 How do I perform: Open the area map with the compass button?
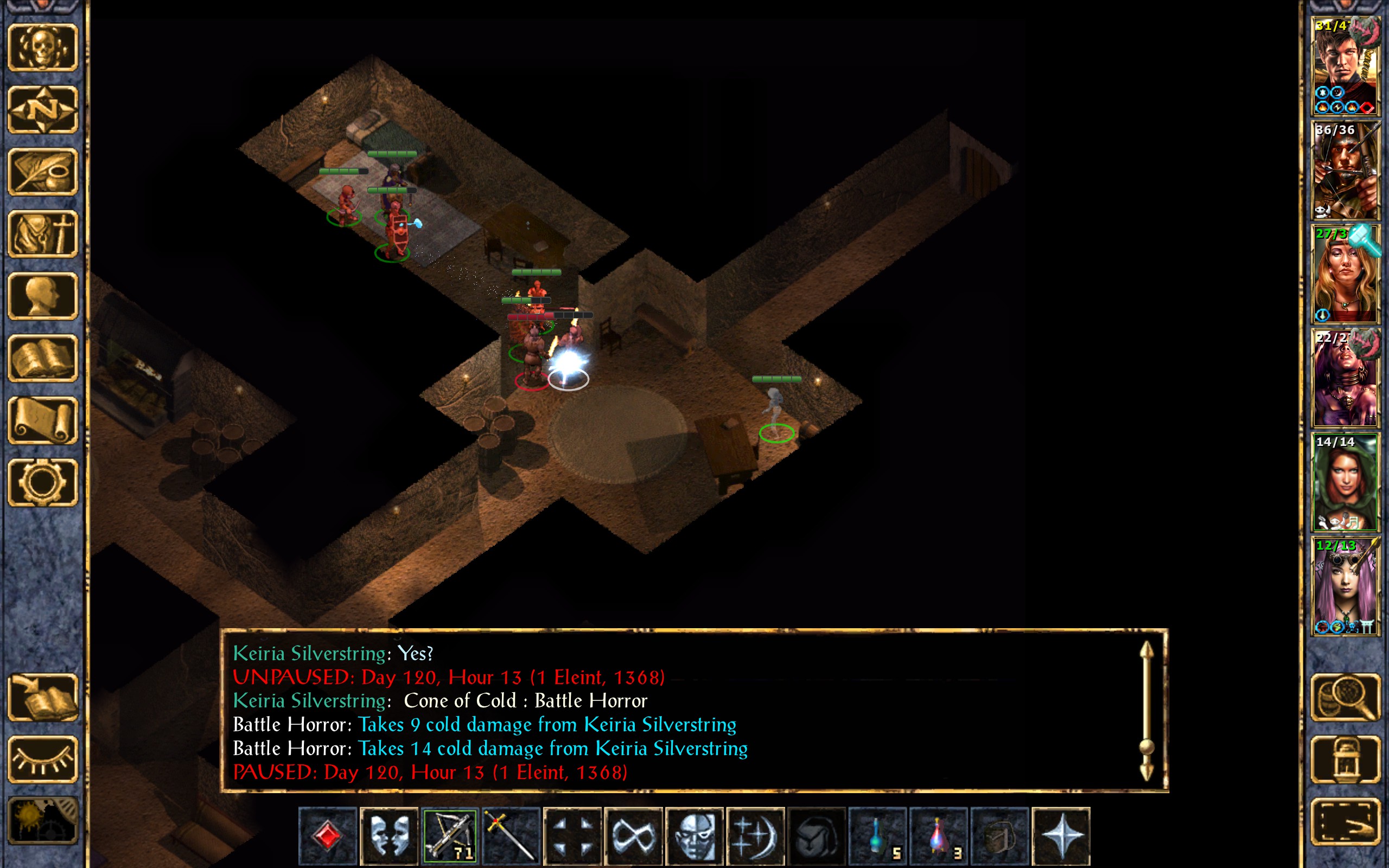click(x=43, y=109)
